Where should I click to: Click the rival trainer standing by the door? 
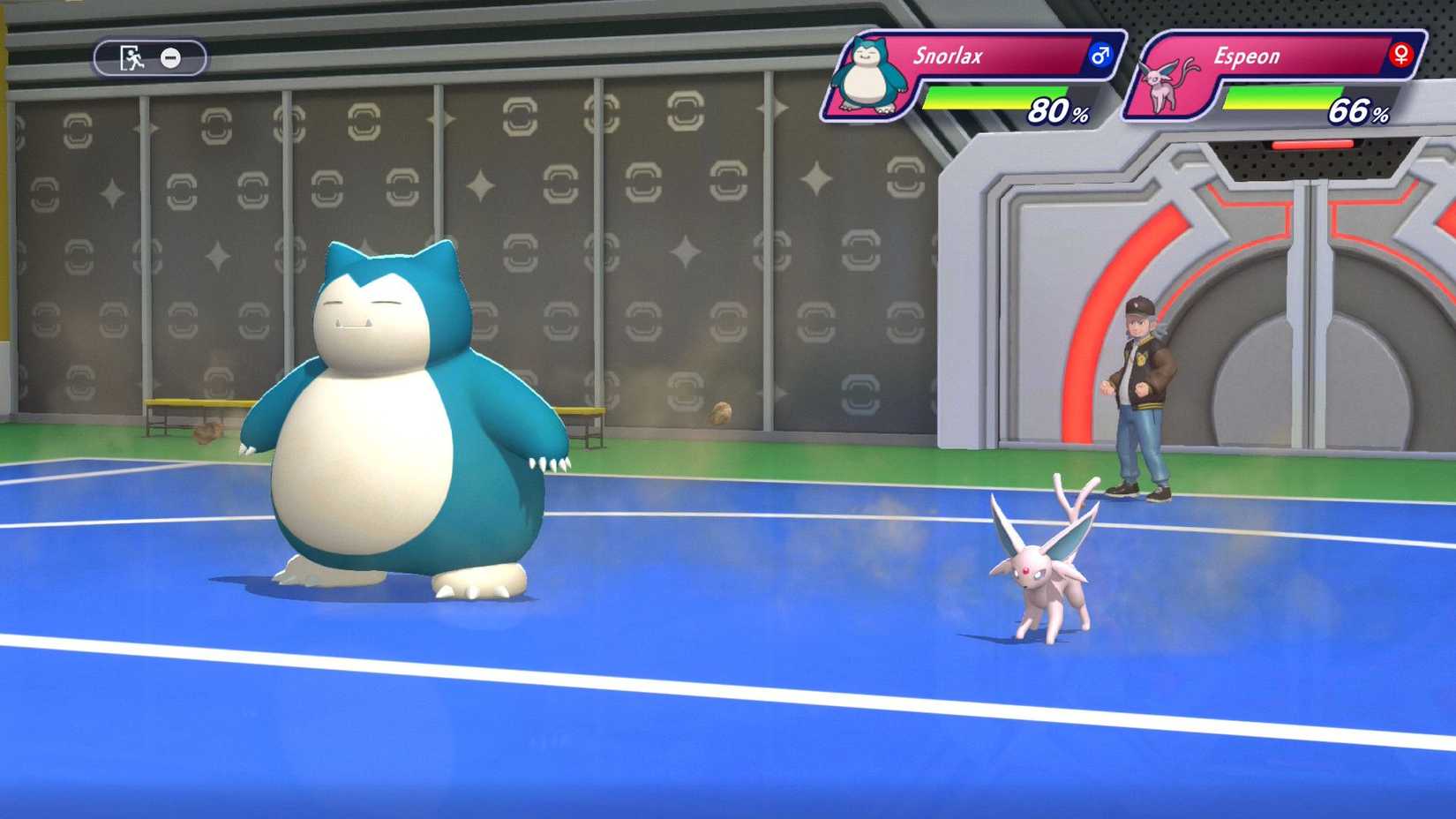point(1141,388)
